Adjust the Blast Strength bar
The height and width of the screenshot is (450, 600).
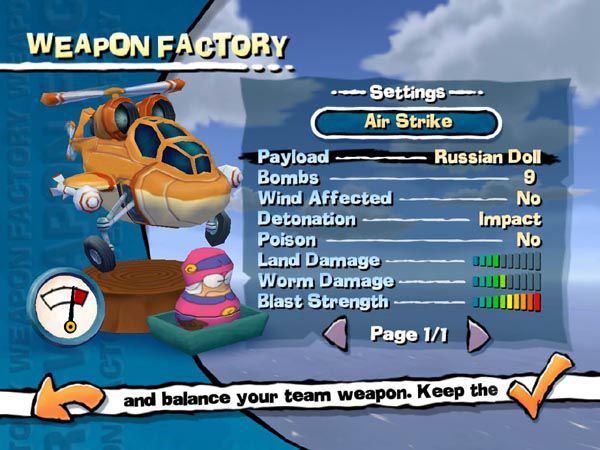(x=506, y=301)
